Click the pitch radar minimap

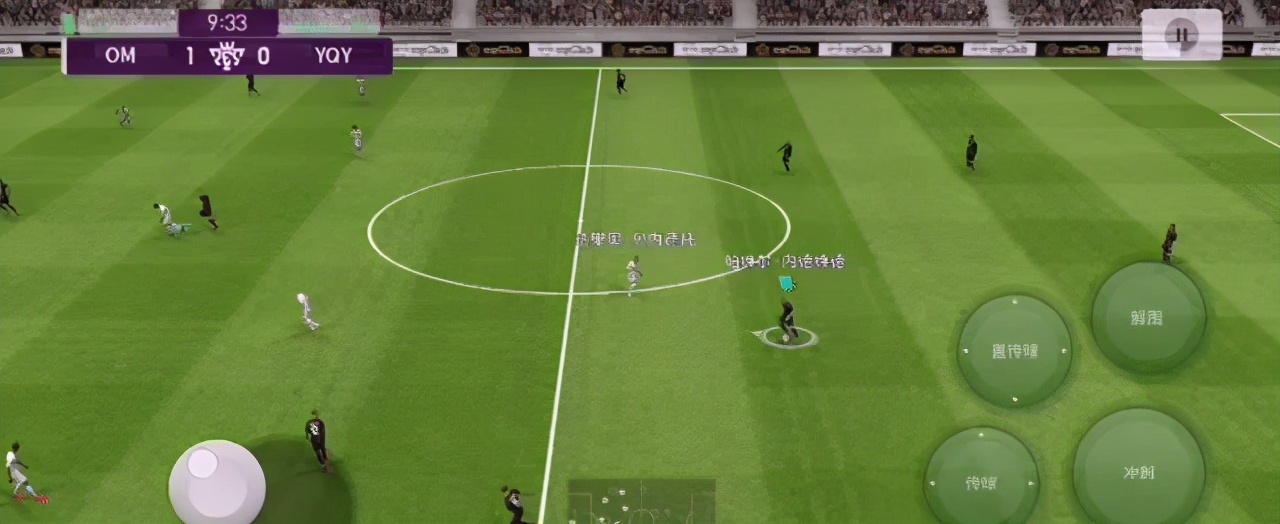tap(641, 501)
